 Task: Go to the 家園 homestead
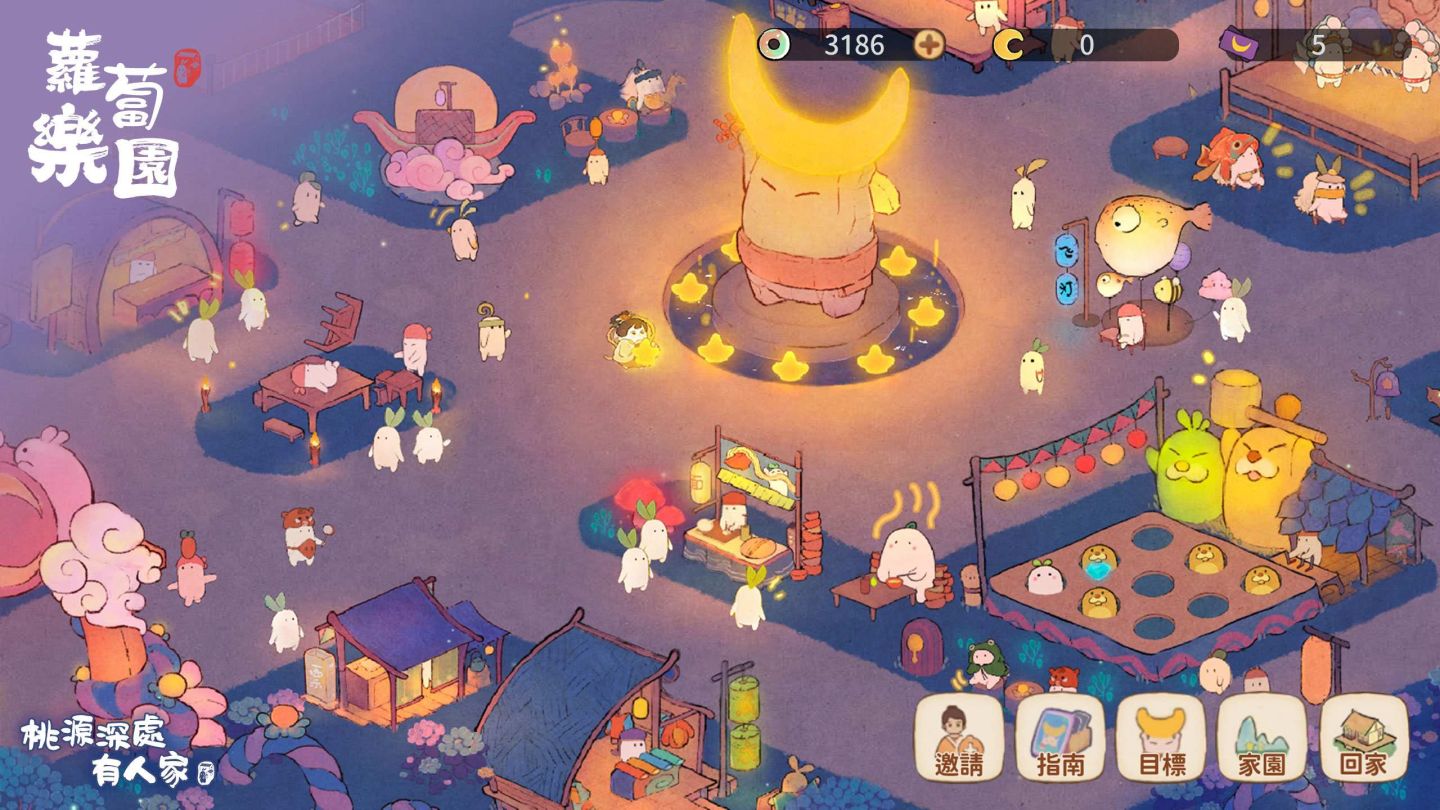point(1262,738)
